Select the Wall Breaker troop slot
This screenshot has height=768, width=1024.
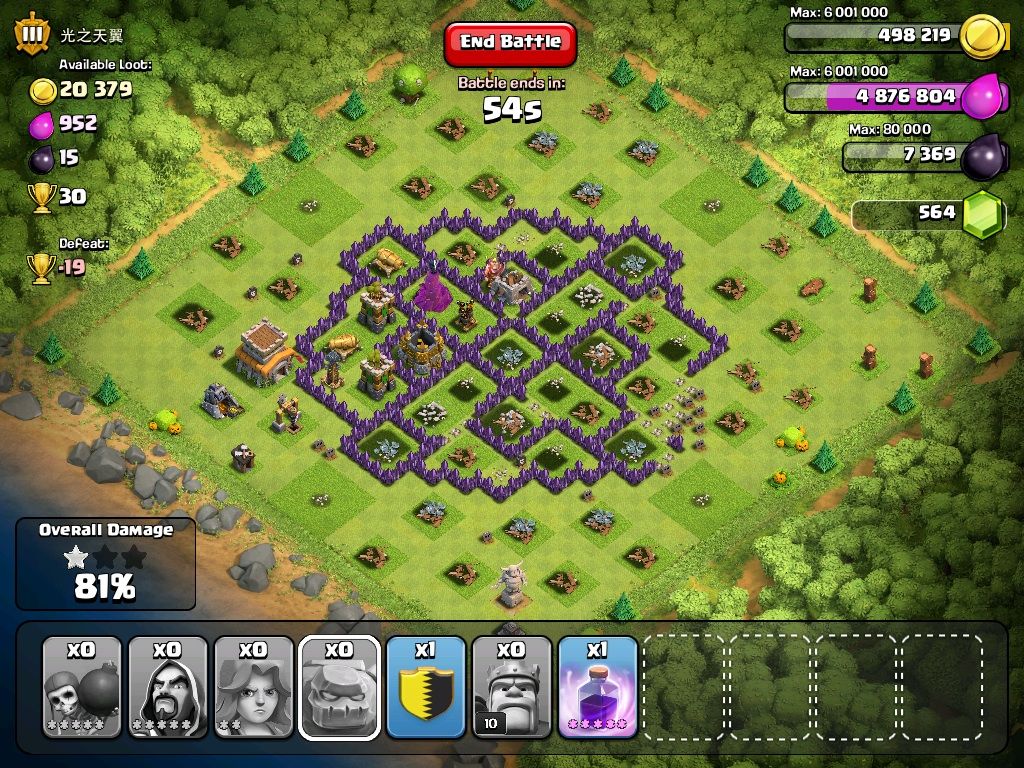(x=82, y=687)
